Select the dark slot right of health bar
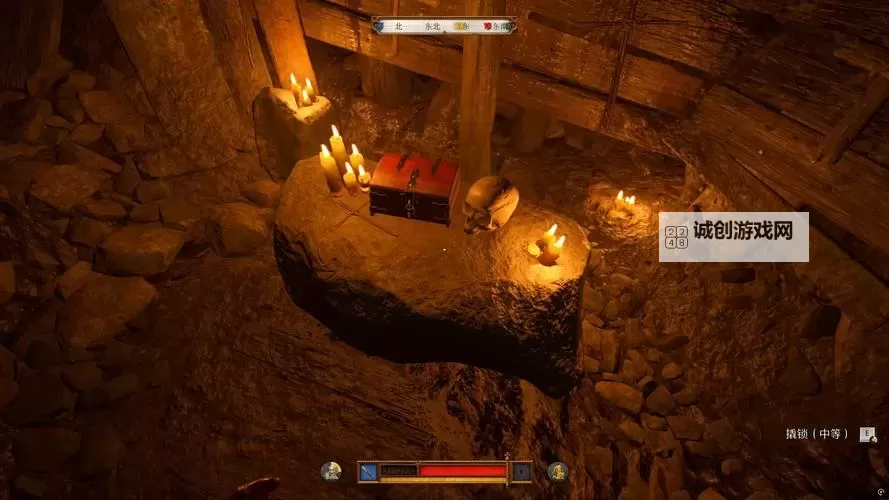 click(522, 471)
